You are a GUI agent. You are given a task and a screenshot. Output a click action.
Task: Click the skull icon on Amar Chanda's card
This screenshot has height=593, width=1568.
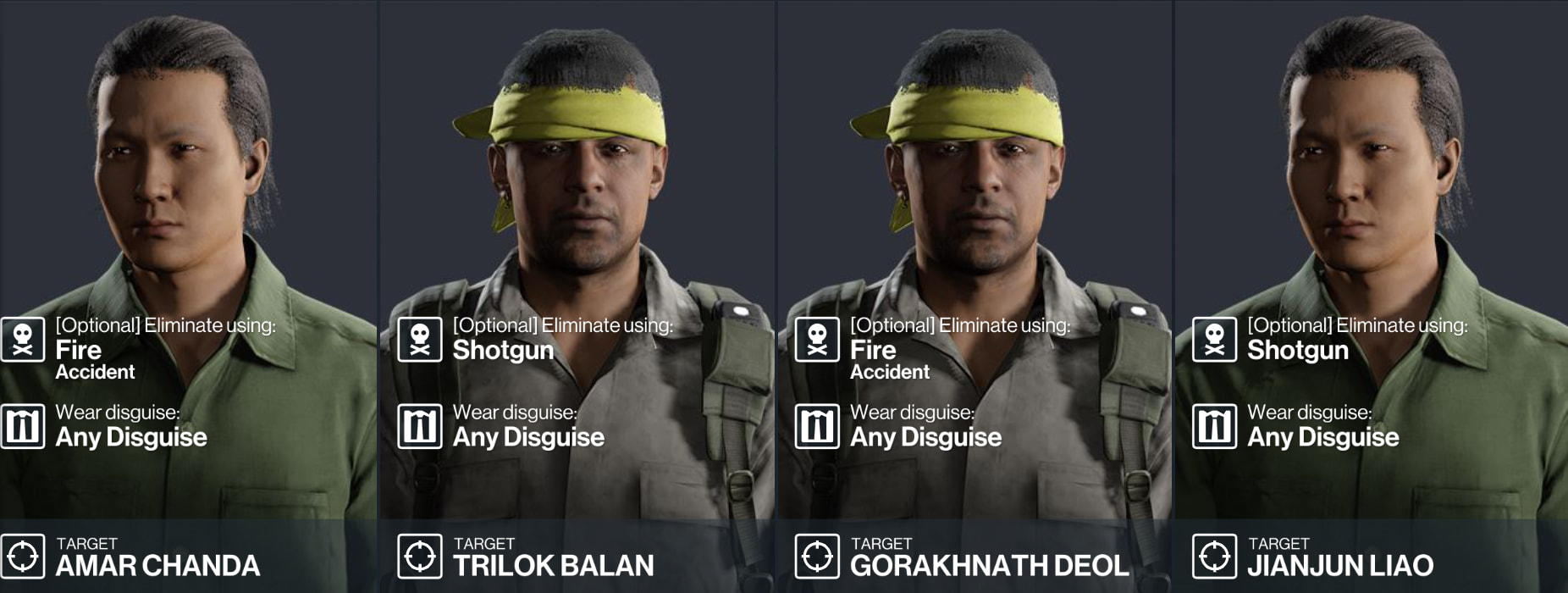tap(23, 340)
